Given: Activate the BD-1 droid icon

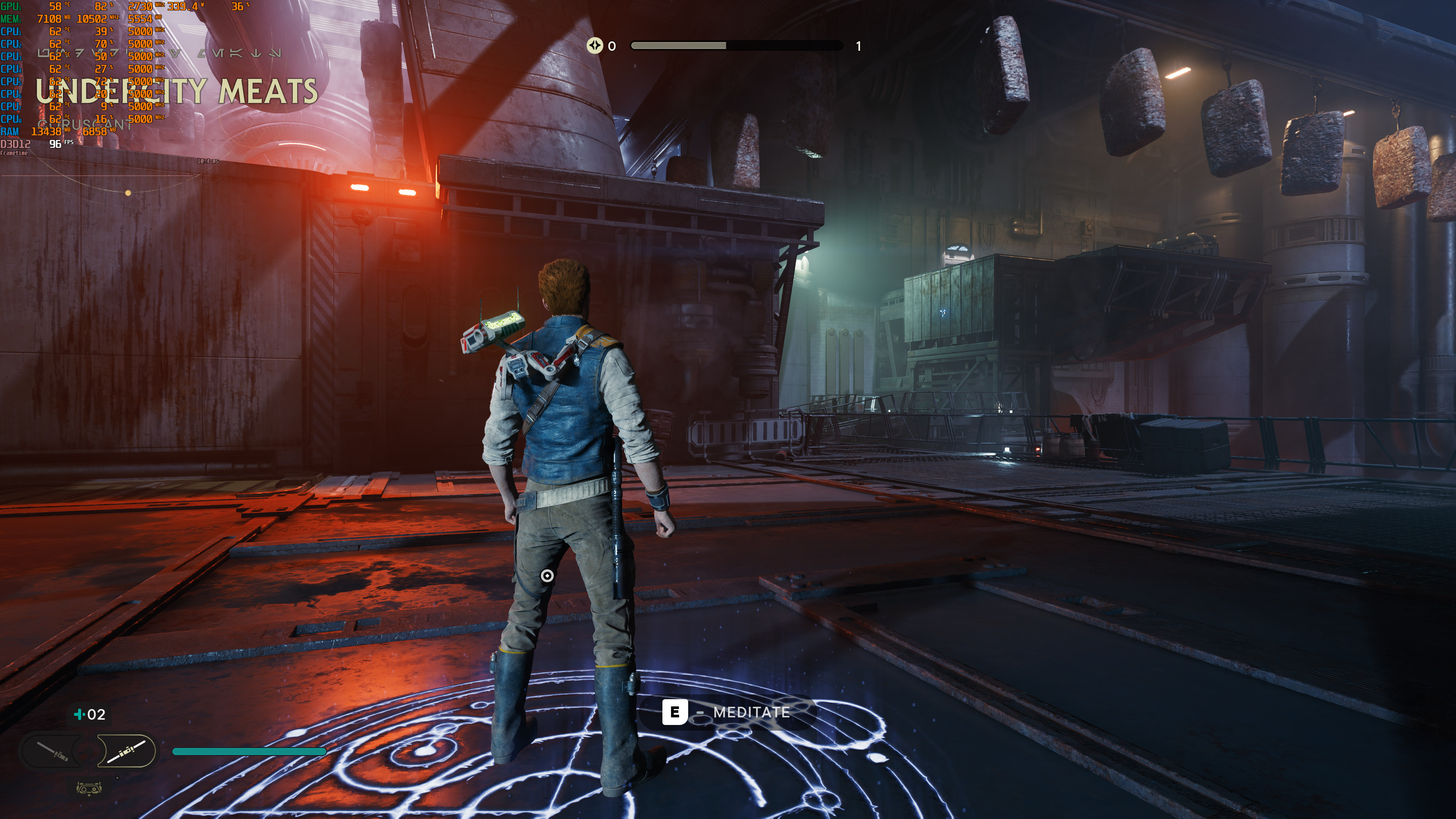Looking at the screenshot, I should click(89, 788).
